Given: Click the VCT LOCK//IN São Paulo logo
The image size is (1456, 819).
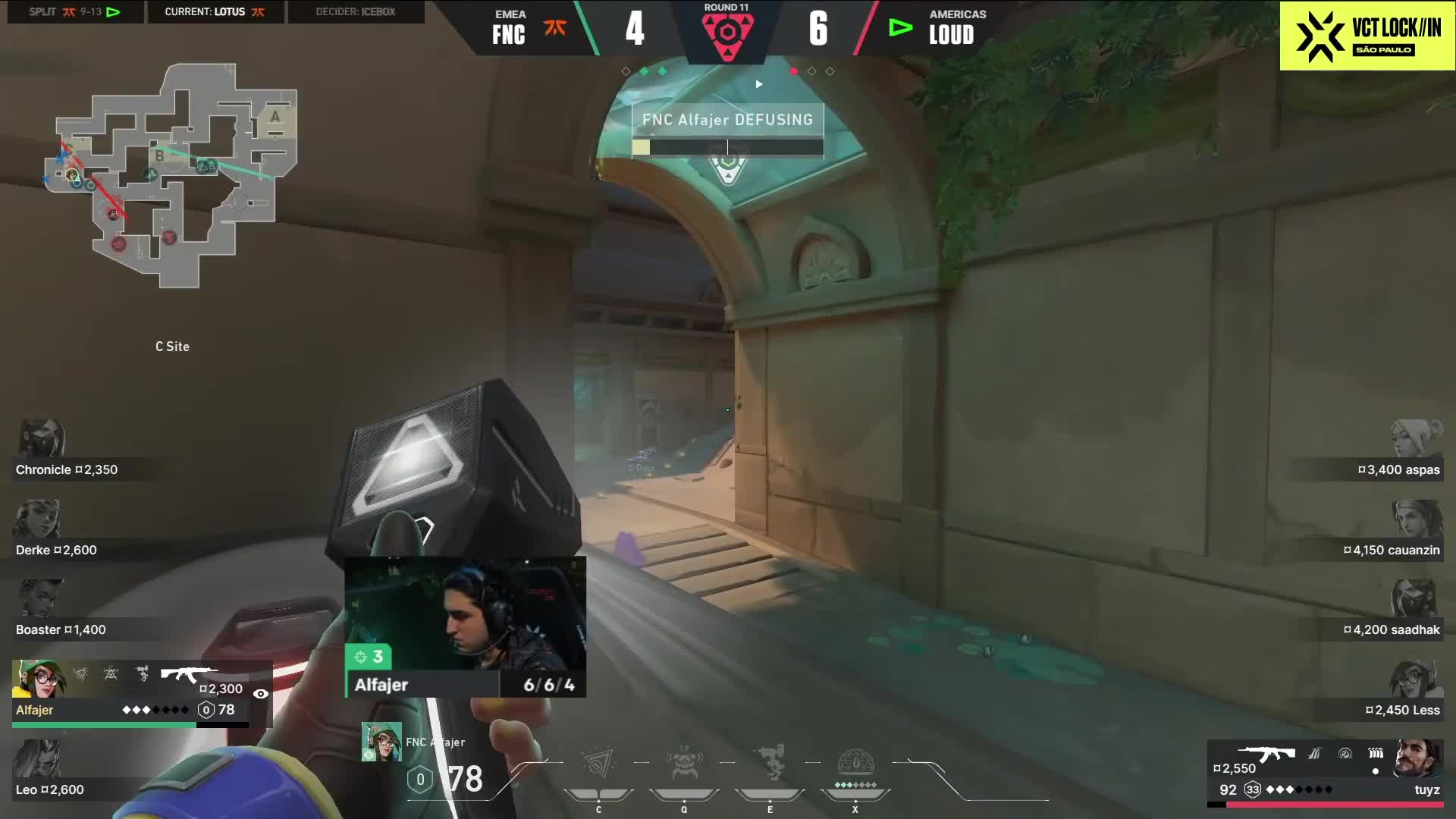Looking at the screenshot, I should (x=1367, y=36).
